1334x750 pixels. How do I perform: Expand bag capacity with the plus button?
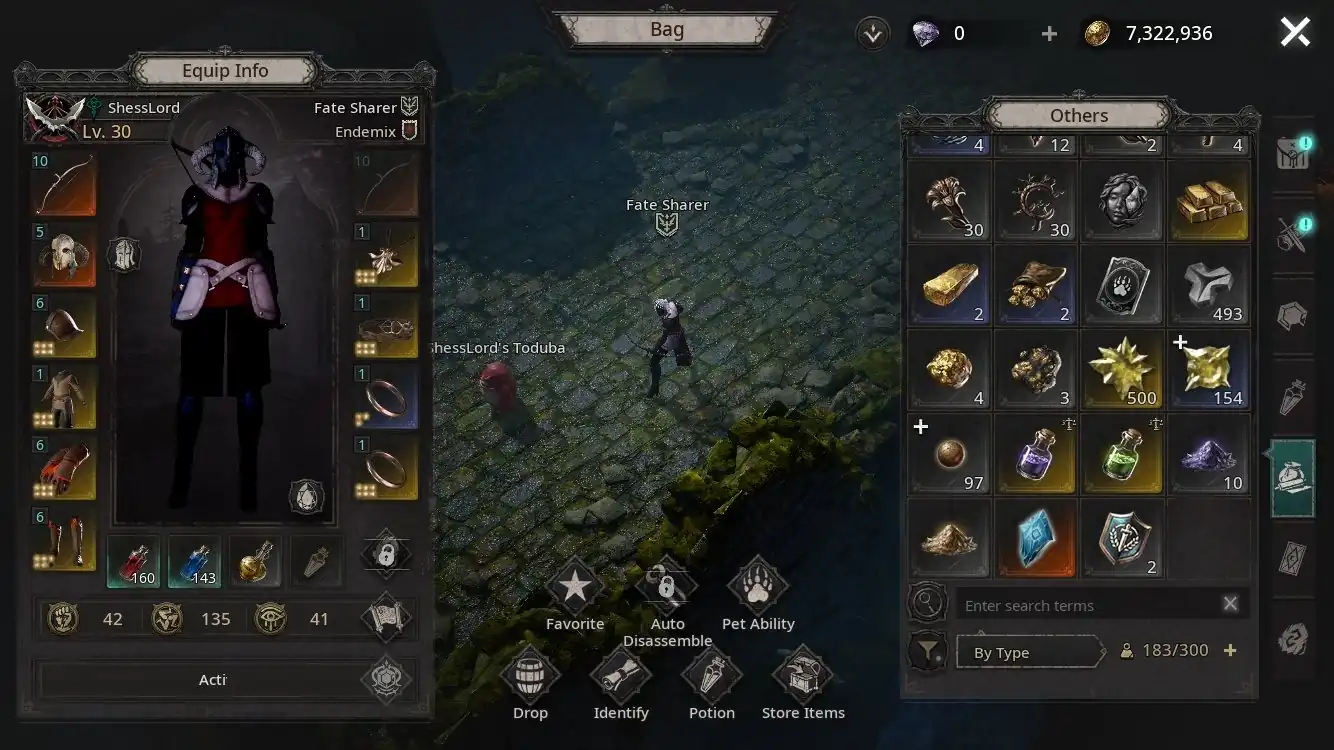click(x=1230, y=651)
